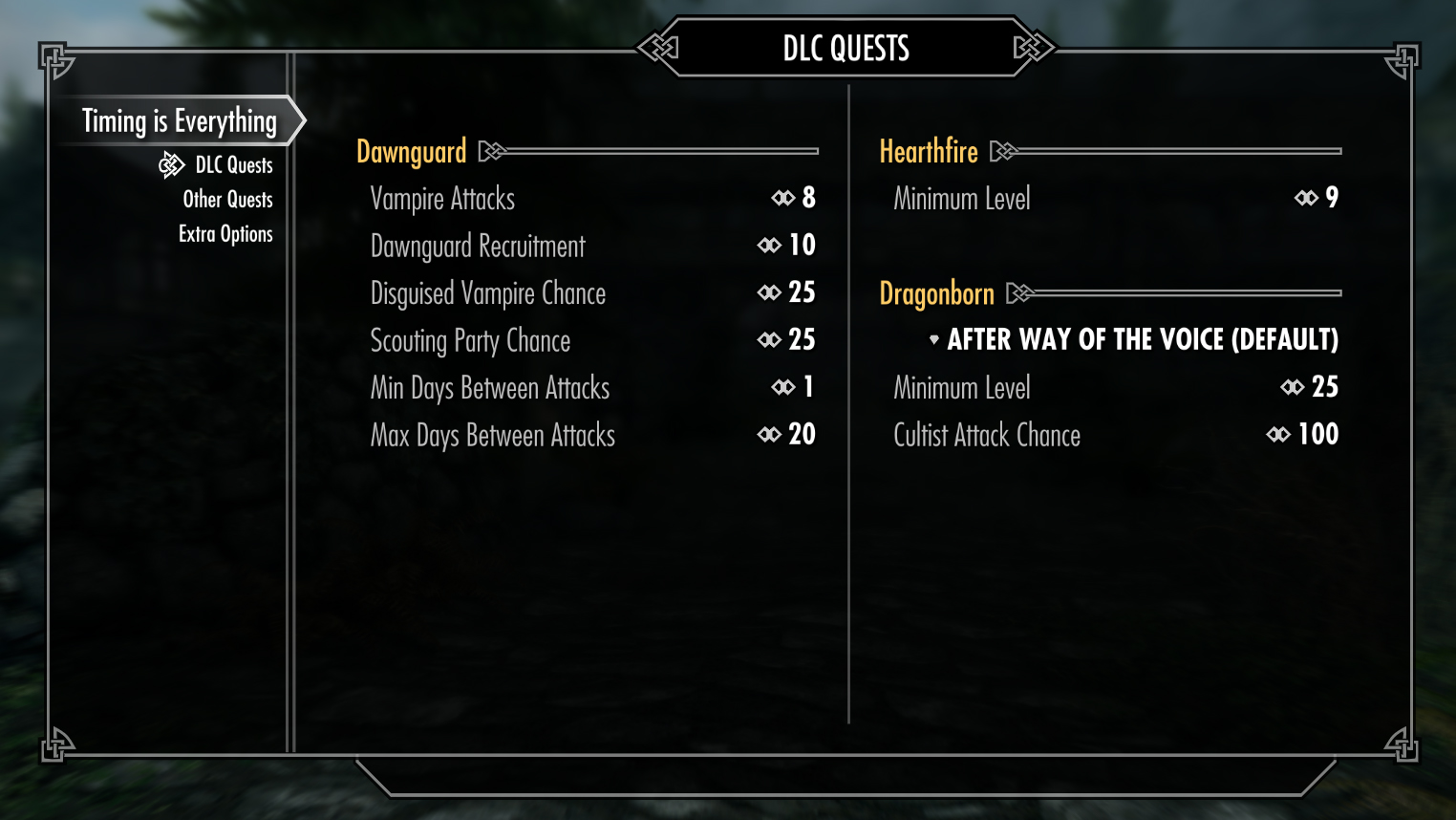The width and height of the screenshot is (1456, 820).
Task: Open the Other Quests page
Action: click(x=227, y=200)
